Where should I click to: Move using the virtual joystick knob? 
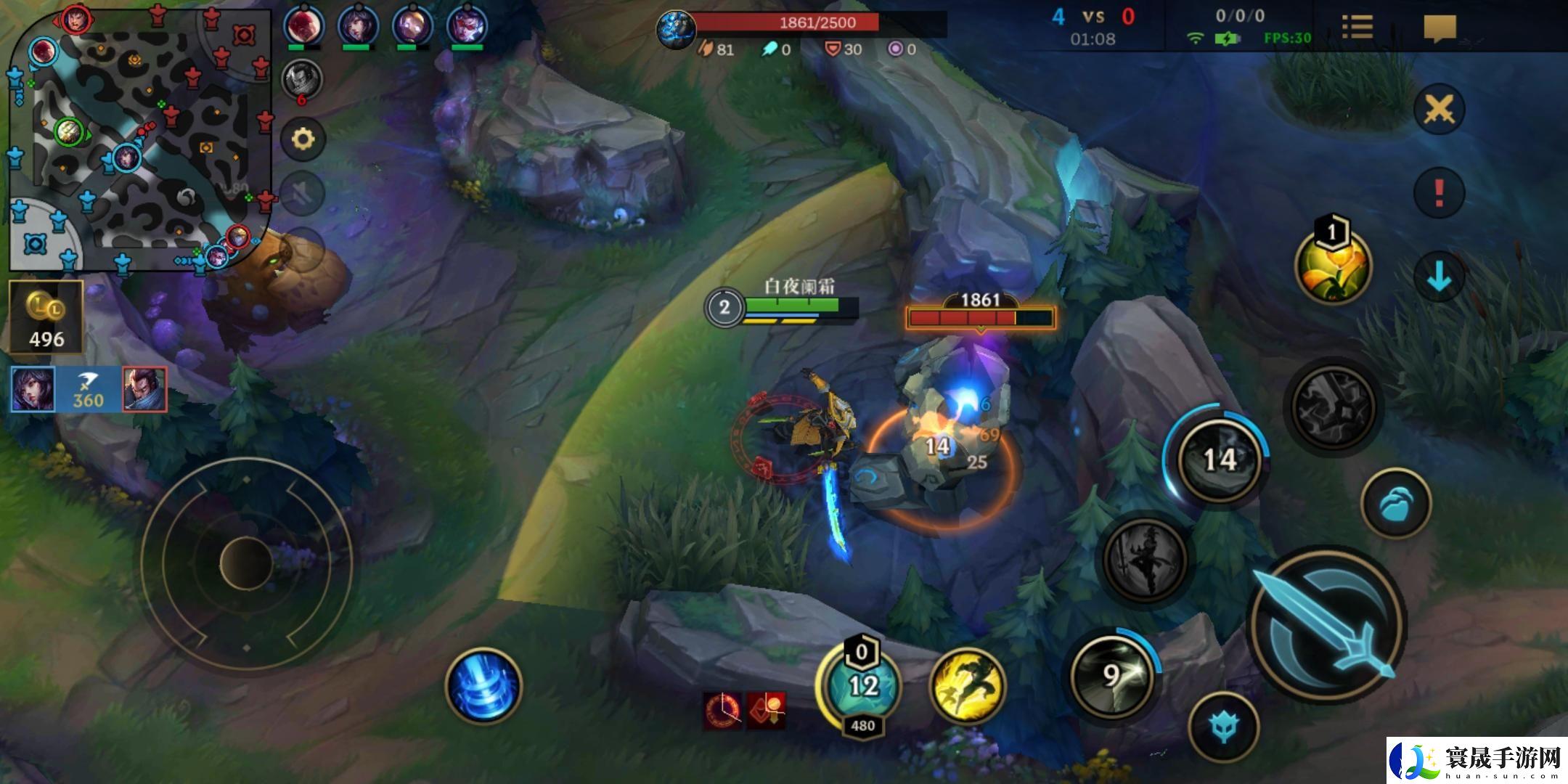[246, 563]
